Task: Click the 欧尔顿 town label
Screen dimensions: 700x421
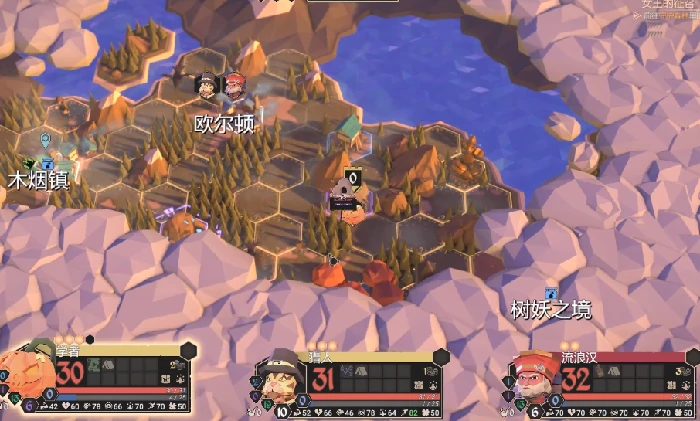Action: coord(224,125)
